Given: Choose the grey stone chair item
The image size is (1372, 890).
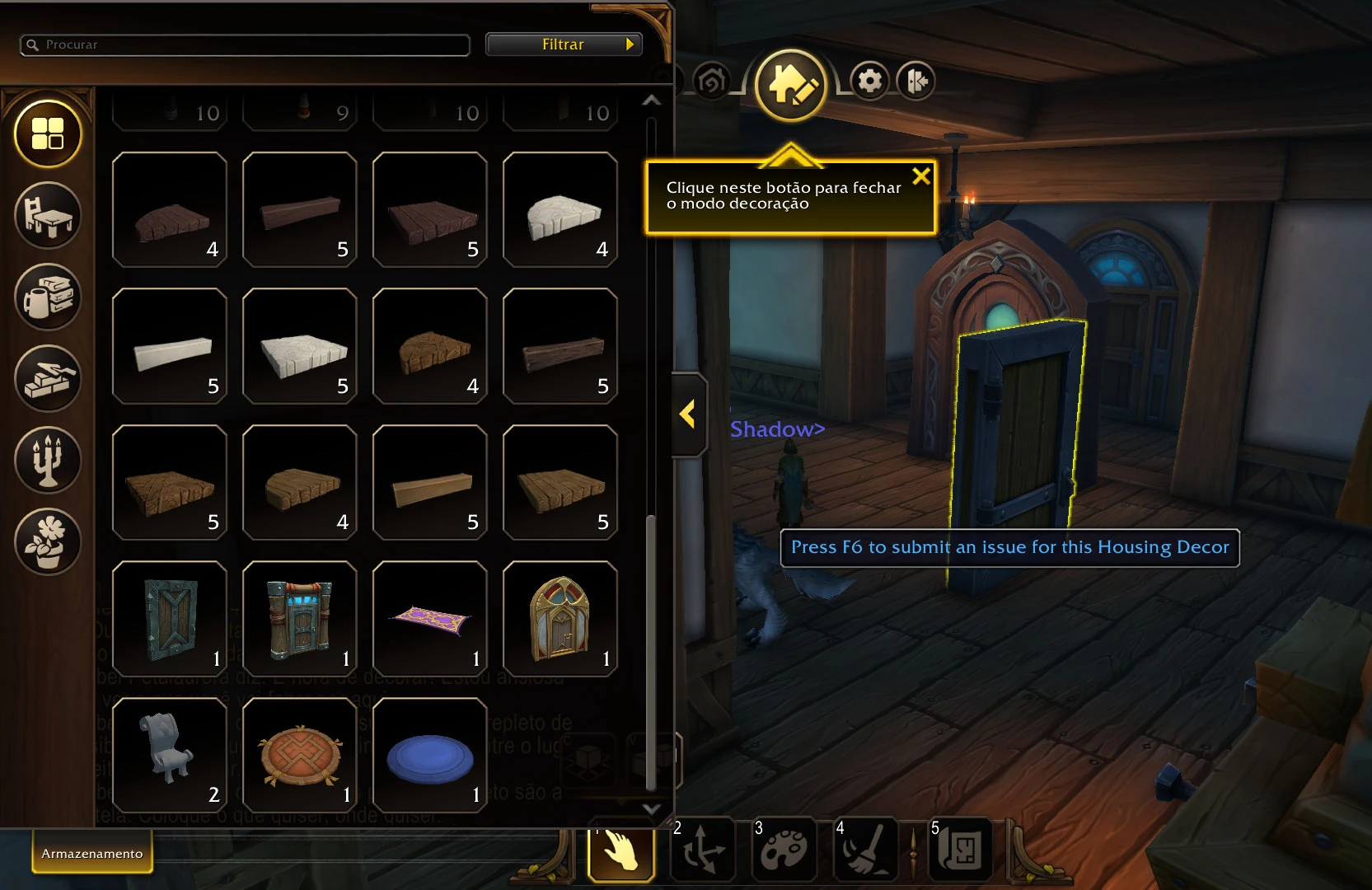Looking at the screenshot, I should pos(170,755).
